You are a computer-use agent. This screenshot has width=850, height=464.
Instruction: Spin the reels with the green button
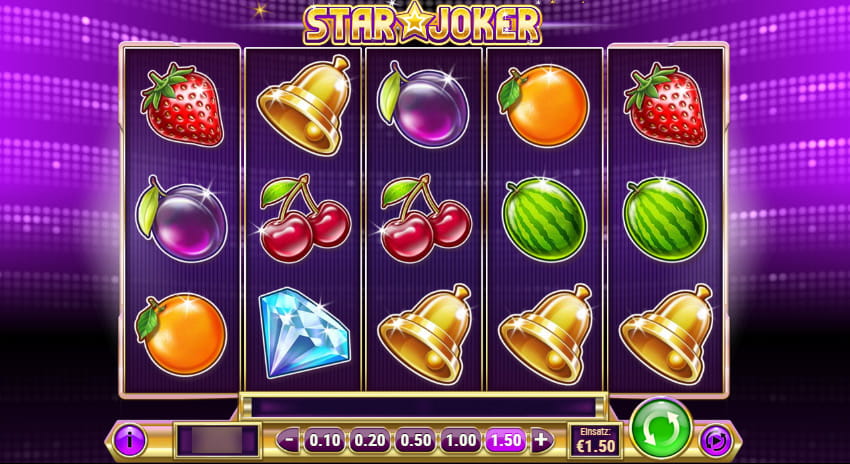click(660, 428)
